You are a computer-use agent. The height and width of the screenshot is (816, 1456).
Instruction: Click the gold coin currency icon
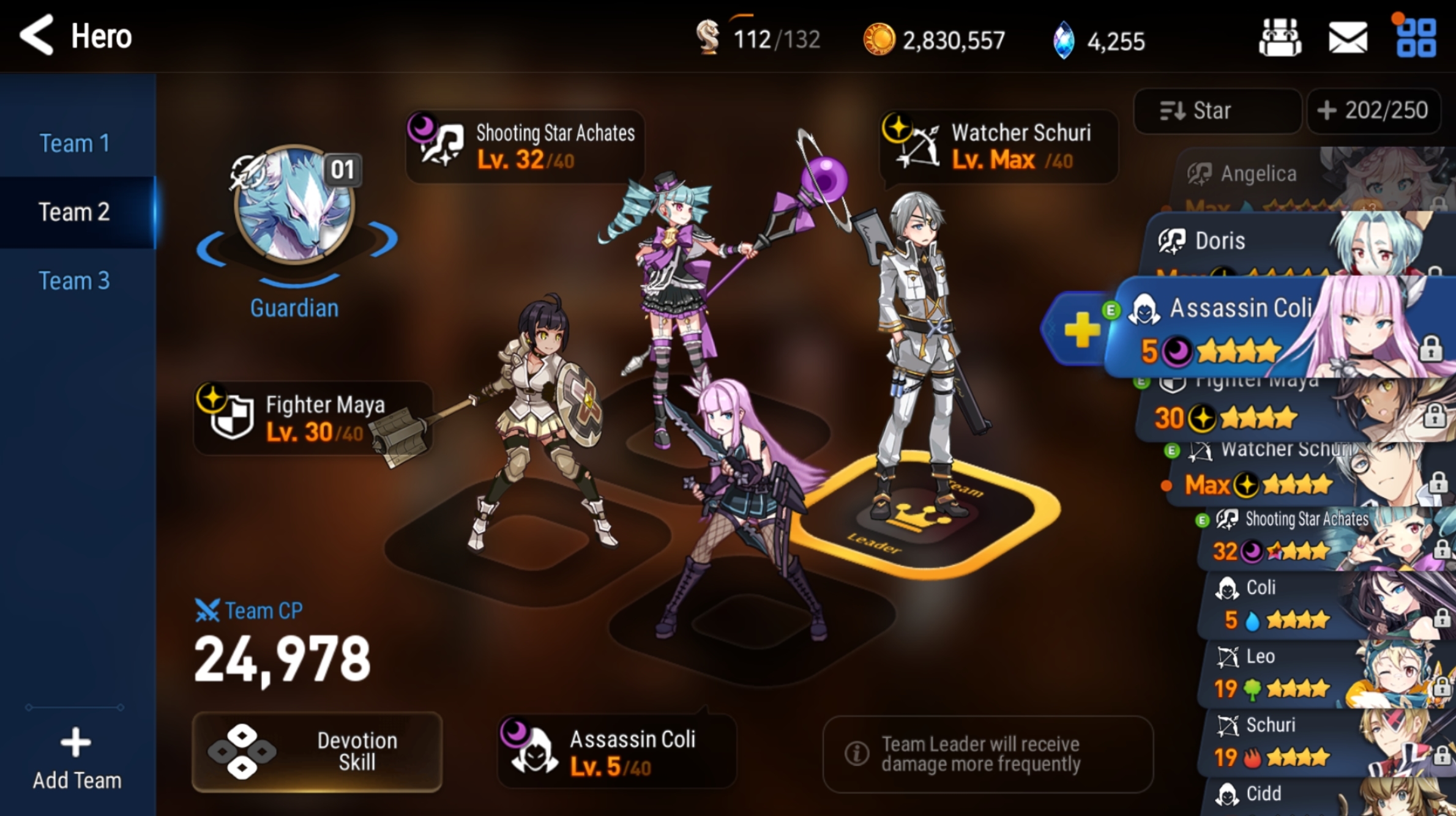(x=879, y=39)
